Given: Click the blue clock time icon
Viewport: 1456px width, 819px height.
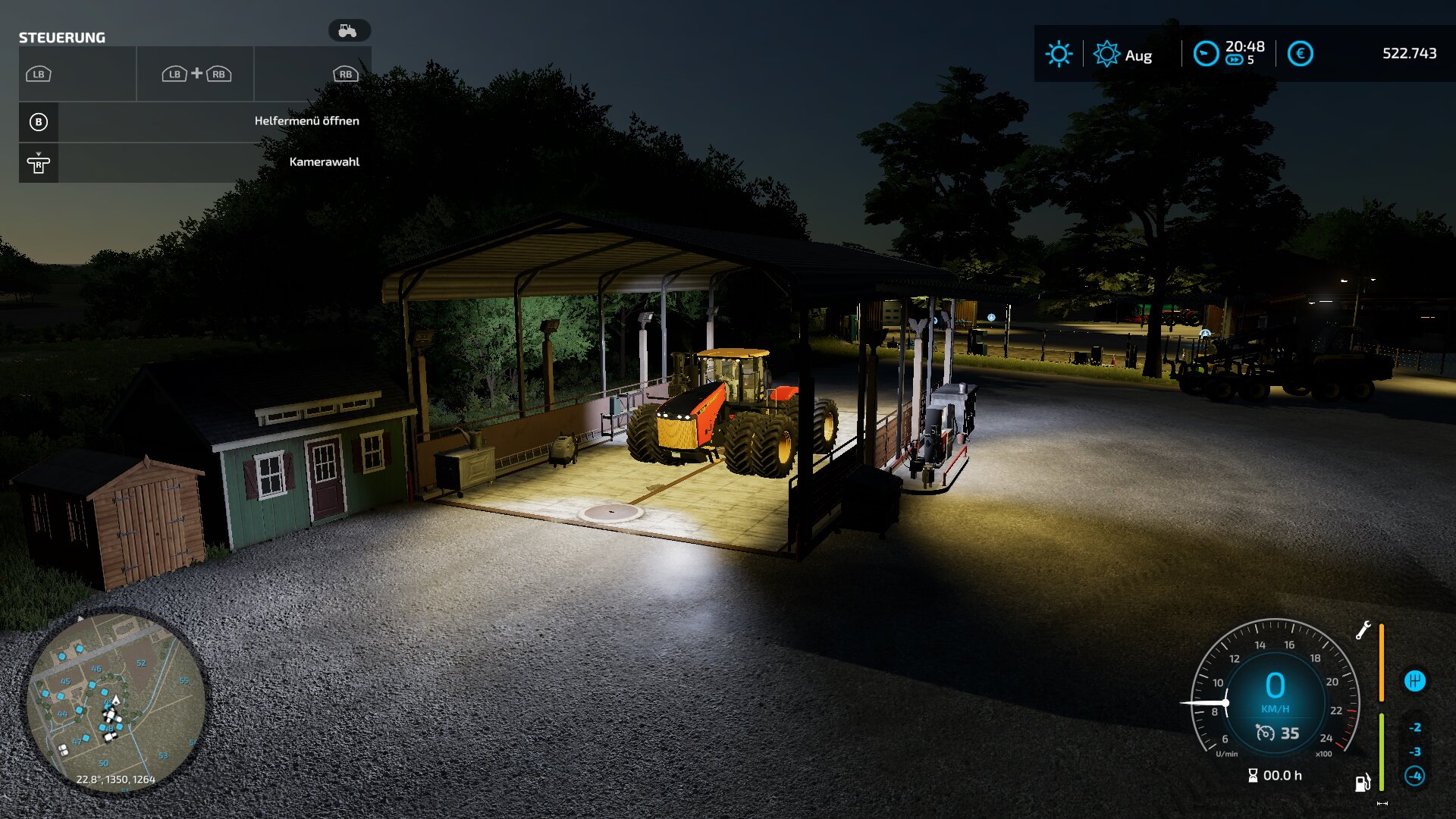Looking at the screenshot, I should pos(1205,54).
